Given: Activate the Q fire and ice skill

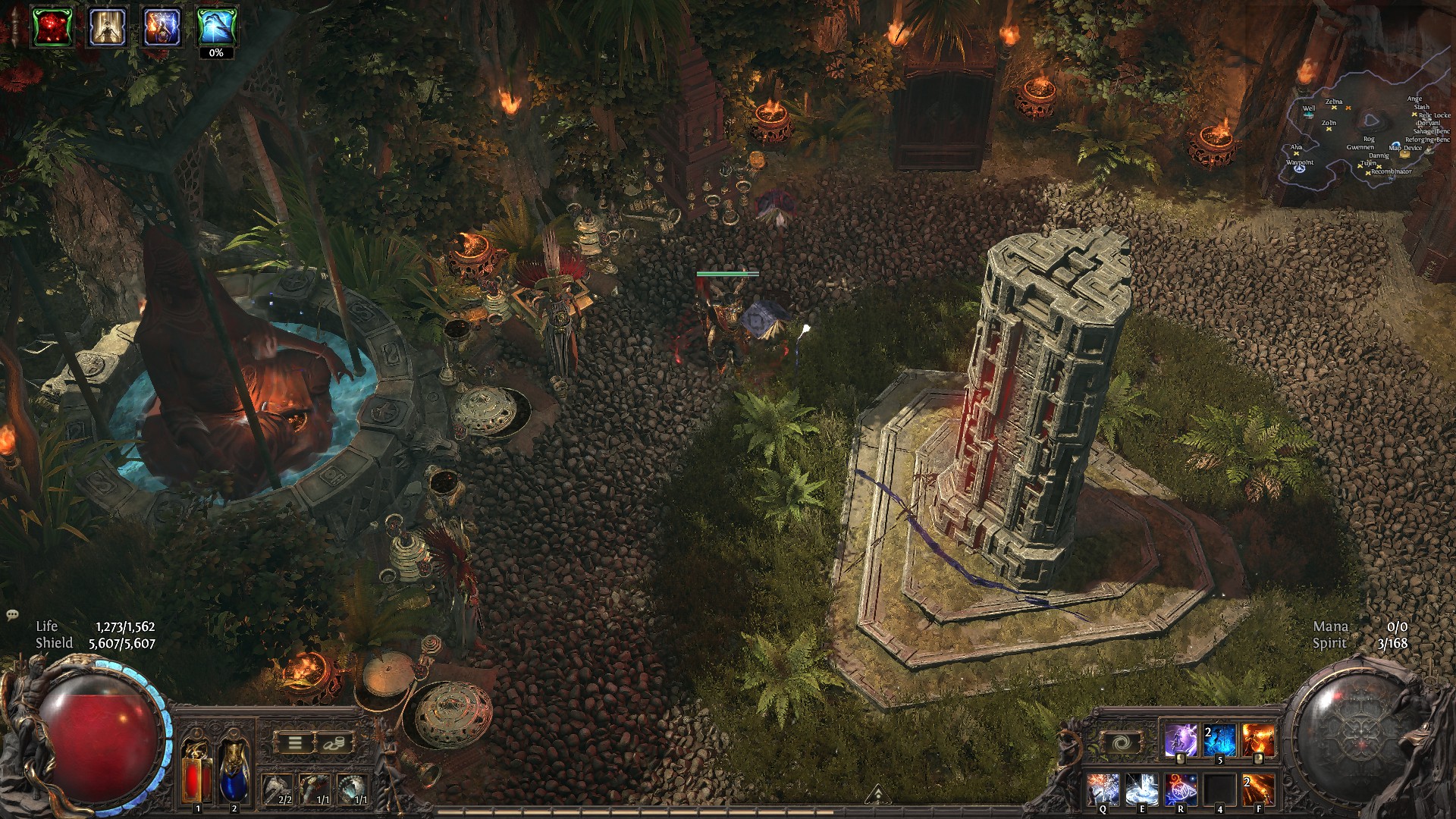Looking at the screenshot, I should point(1103,789).
